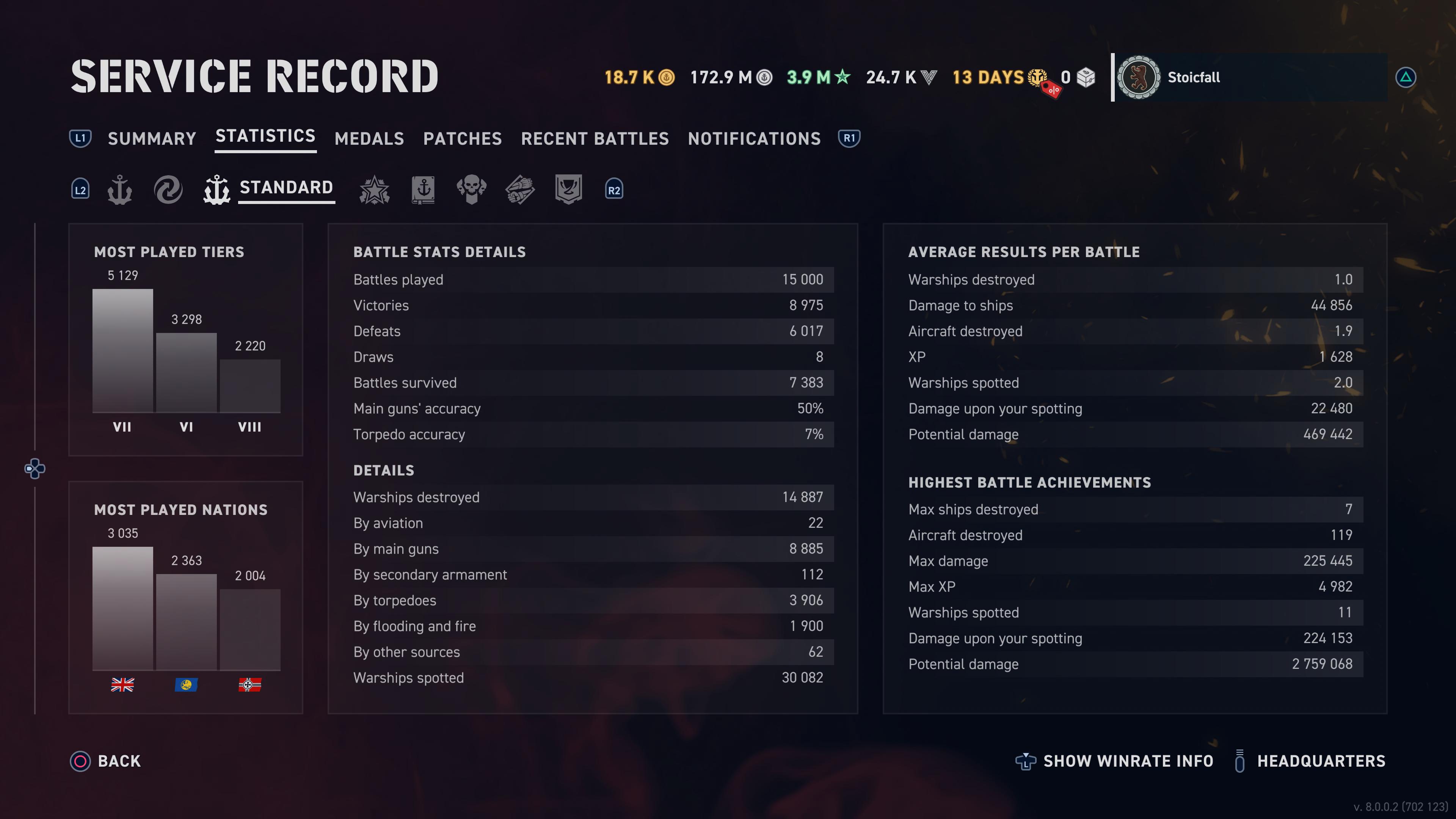Viewport: 1456px width, 819px height.
Task: Select the Statistics tab
Action: point(265,136)
